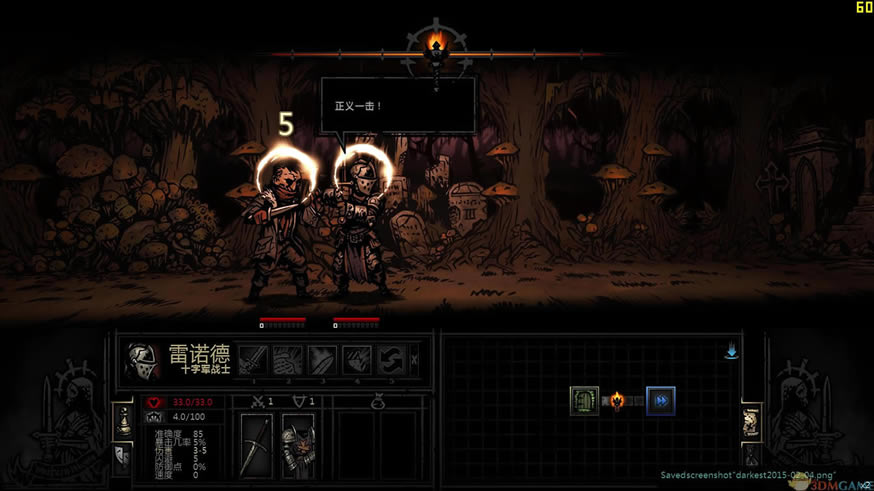
Task: Open the parchment scroll tab
Action: pyautogui.click(x=749, y=422)
